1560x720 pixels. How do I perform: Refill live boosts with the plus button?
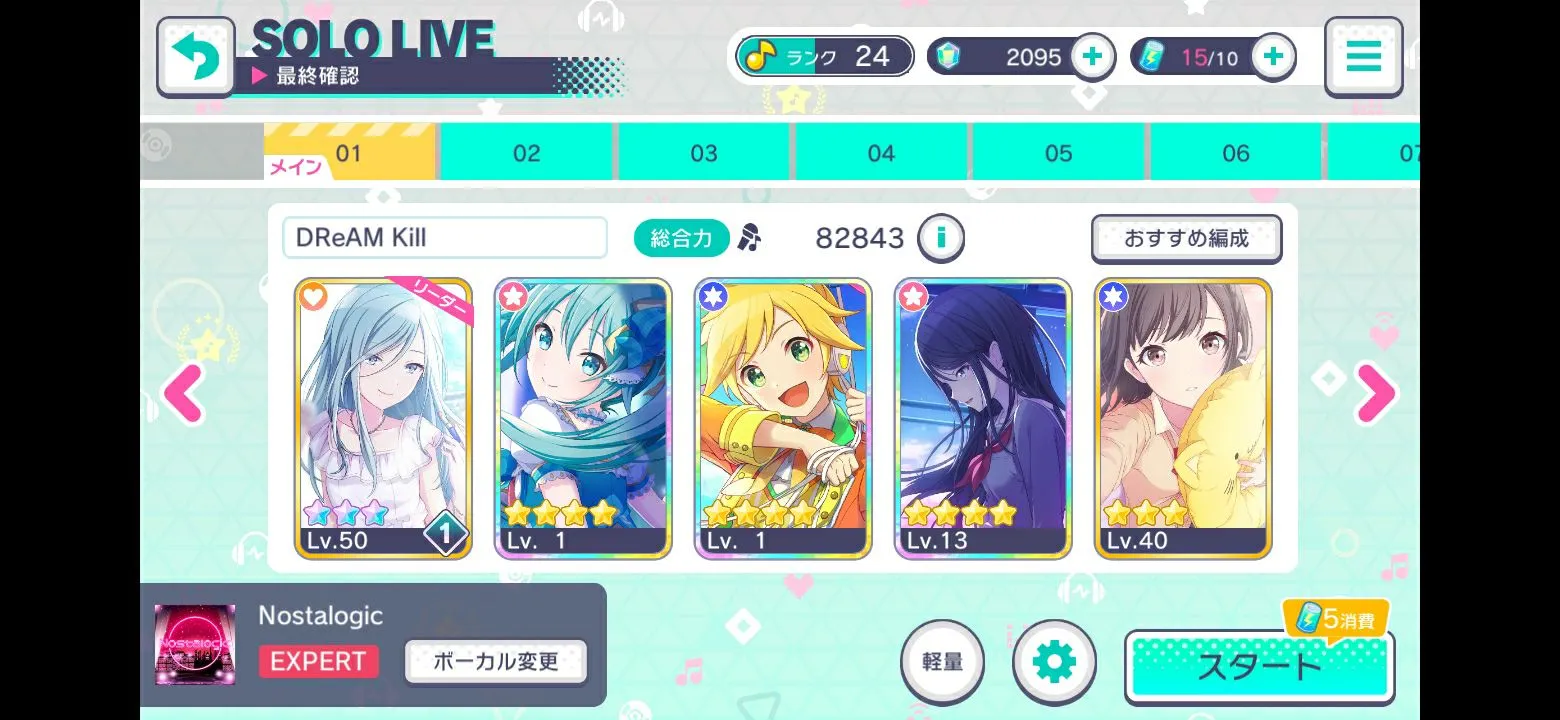[x=1273, y=57]
